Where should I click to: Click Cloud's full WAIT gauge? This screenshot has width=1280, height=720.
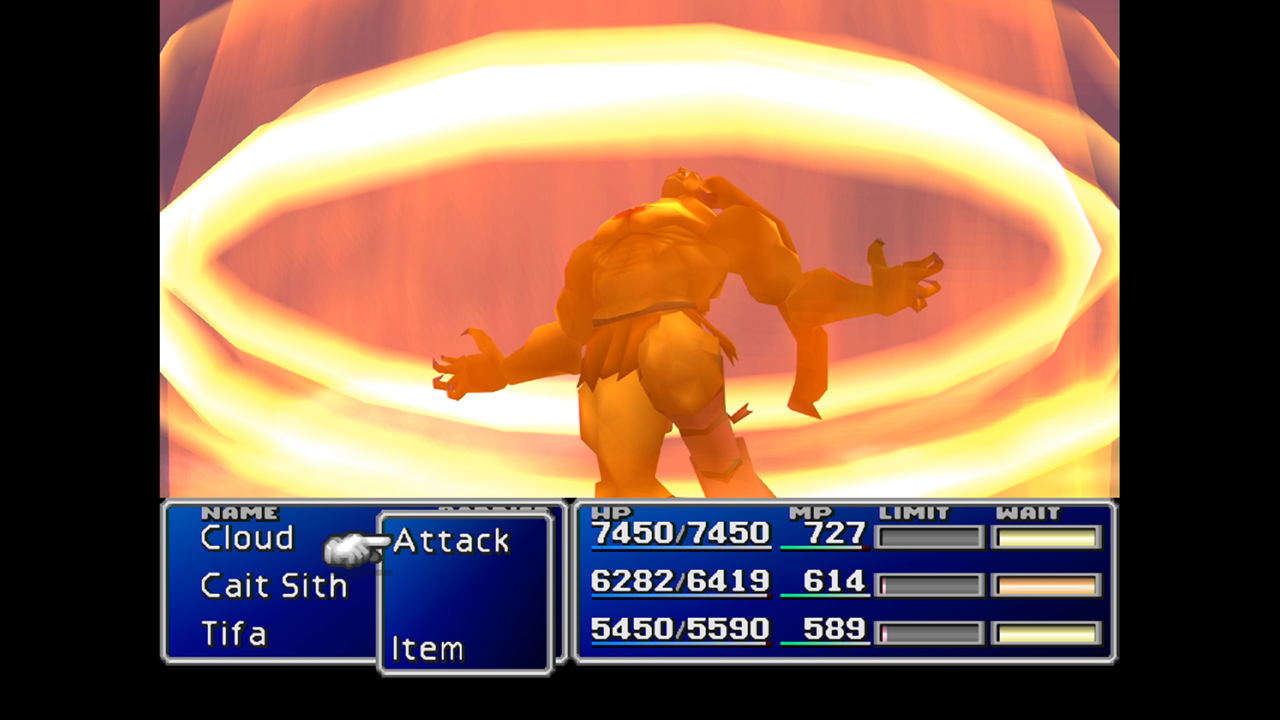(1046, 538)
